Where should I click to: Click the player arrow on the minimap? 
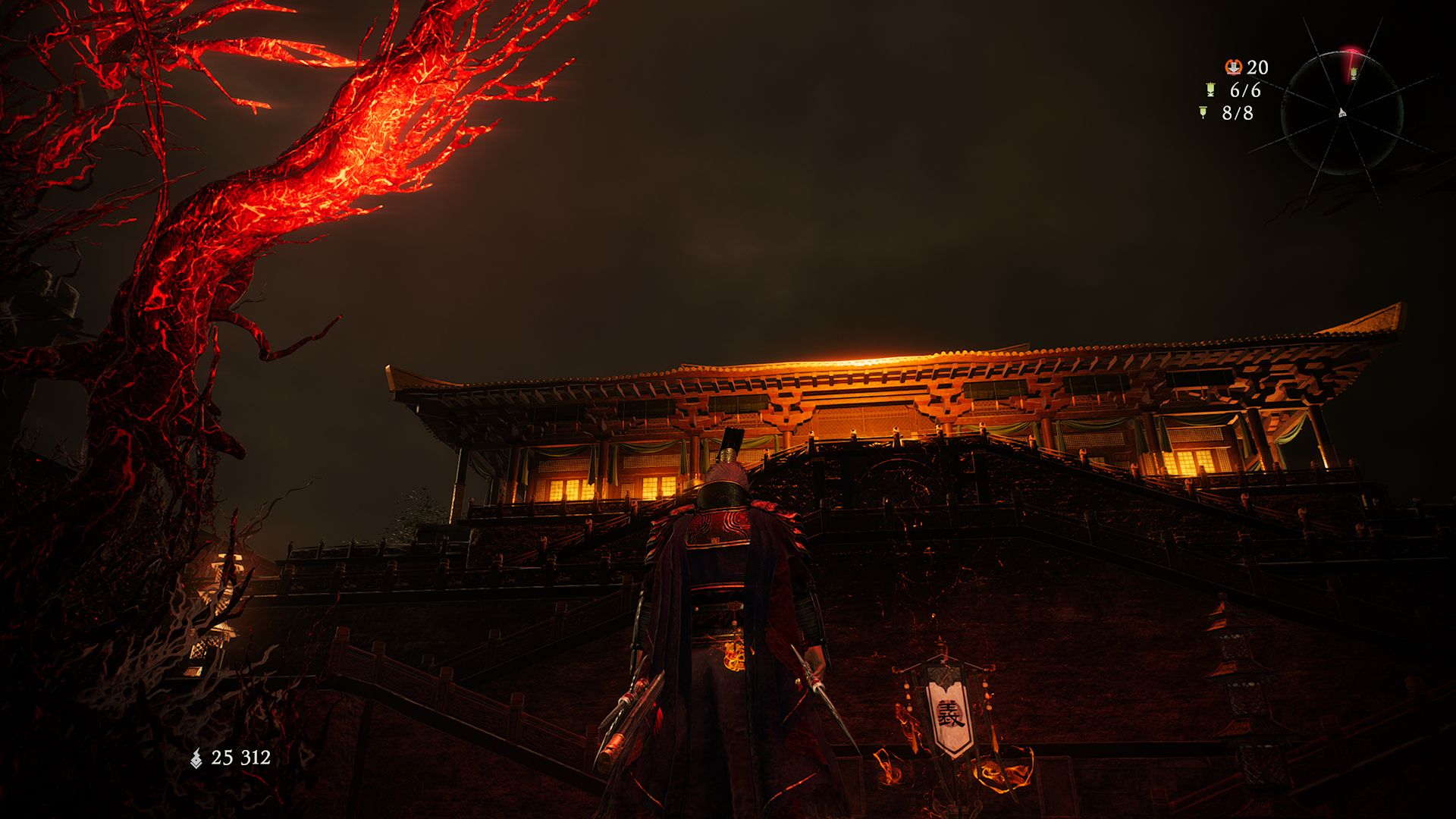[1342, 113]
